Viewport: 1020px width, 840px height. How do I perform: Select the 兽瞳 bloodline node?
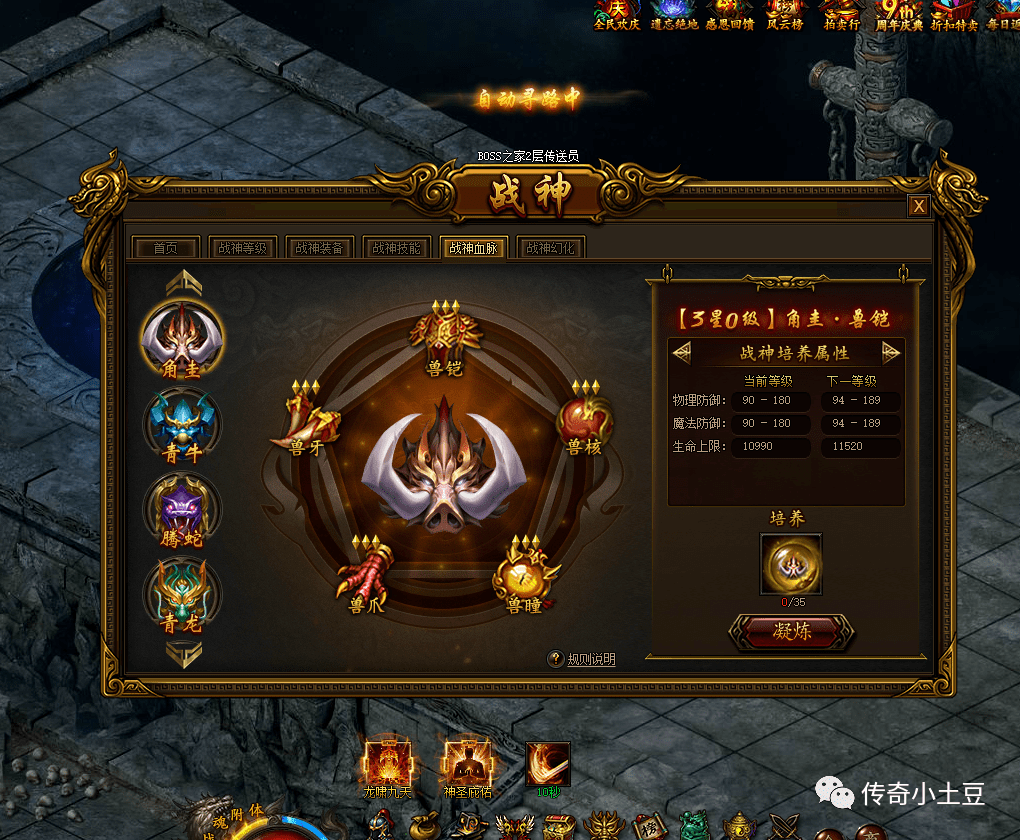(525, 574)
